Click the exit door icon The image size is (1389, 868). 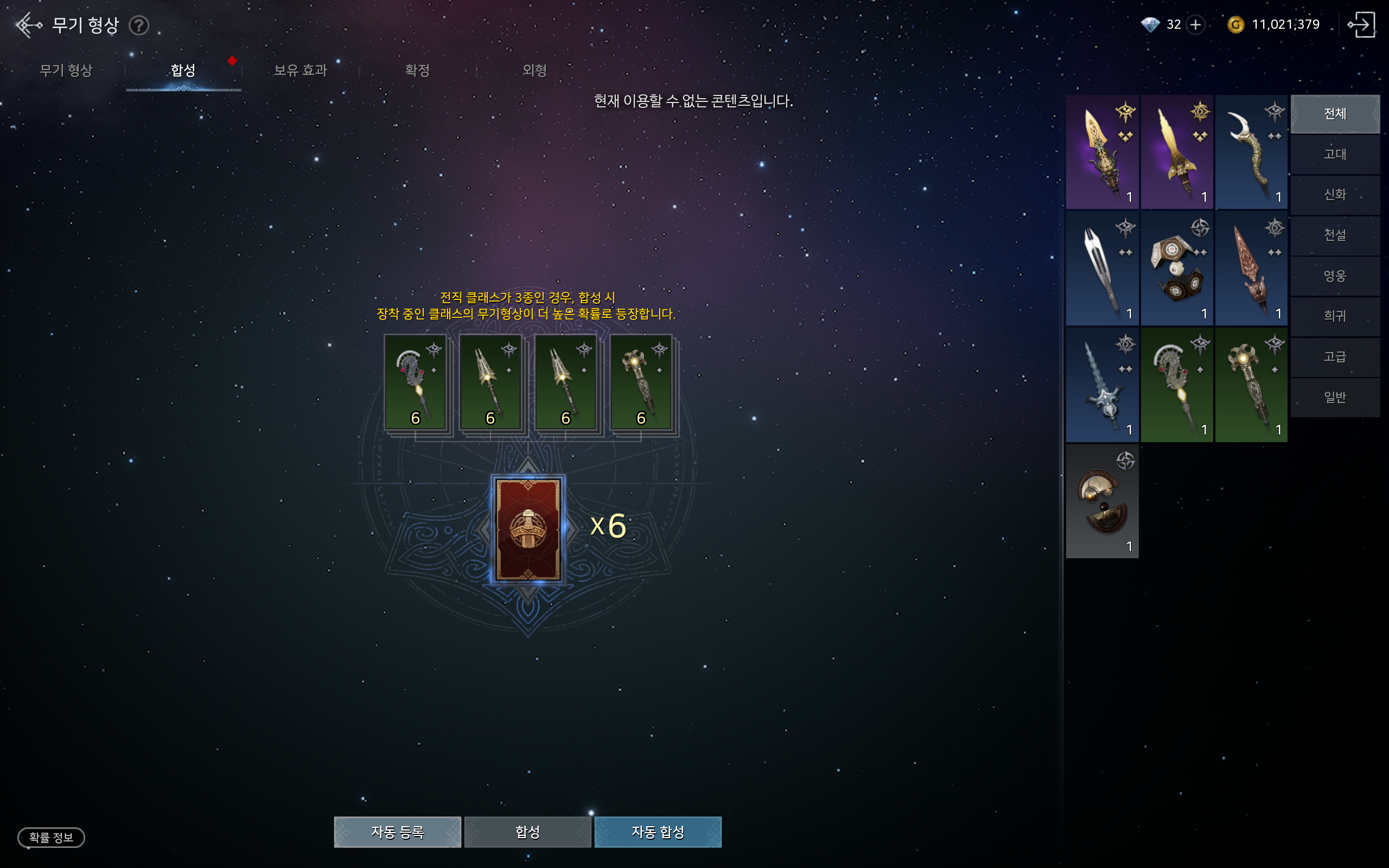tap(1361, 25)
